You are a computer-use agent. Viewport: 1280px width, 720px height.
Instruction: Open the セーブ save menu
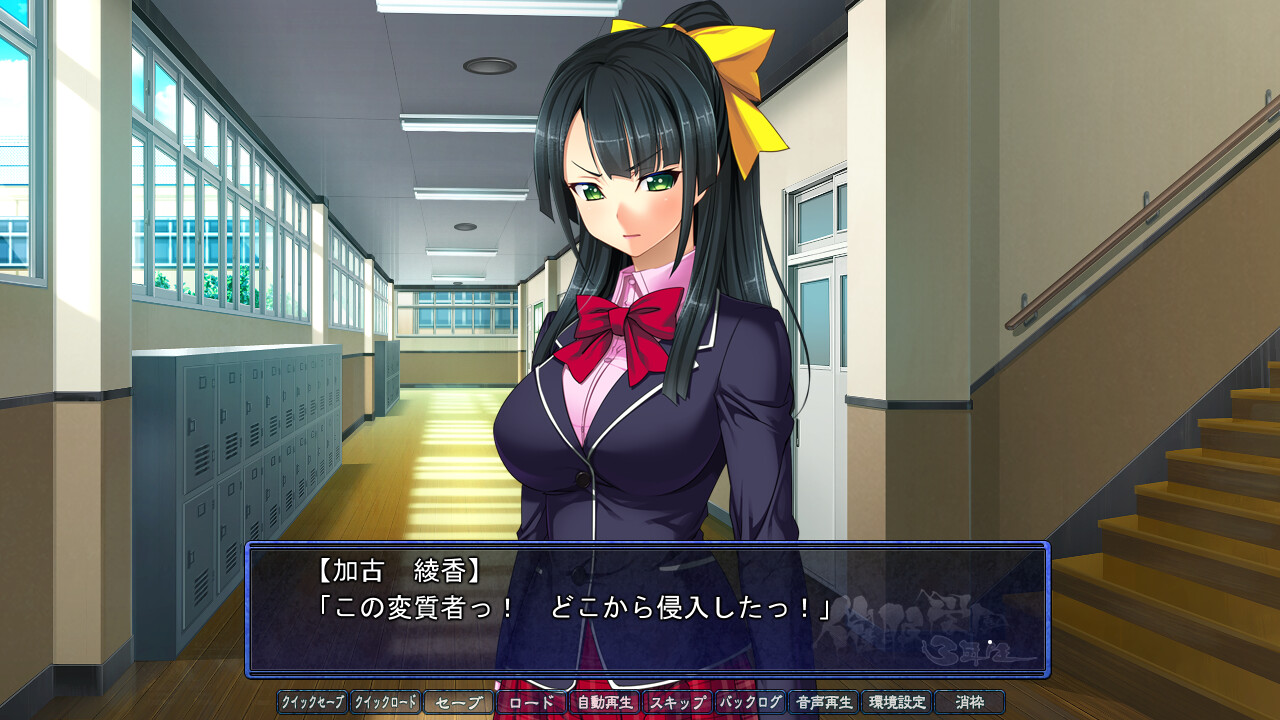pos(459,702)
